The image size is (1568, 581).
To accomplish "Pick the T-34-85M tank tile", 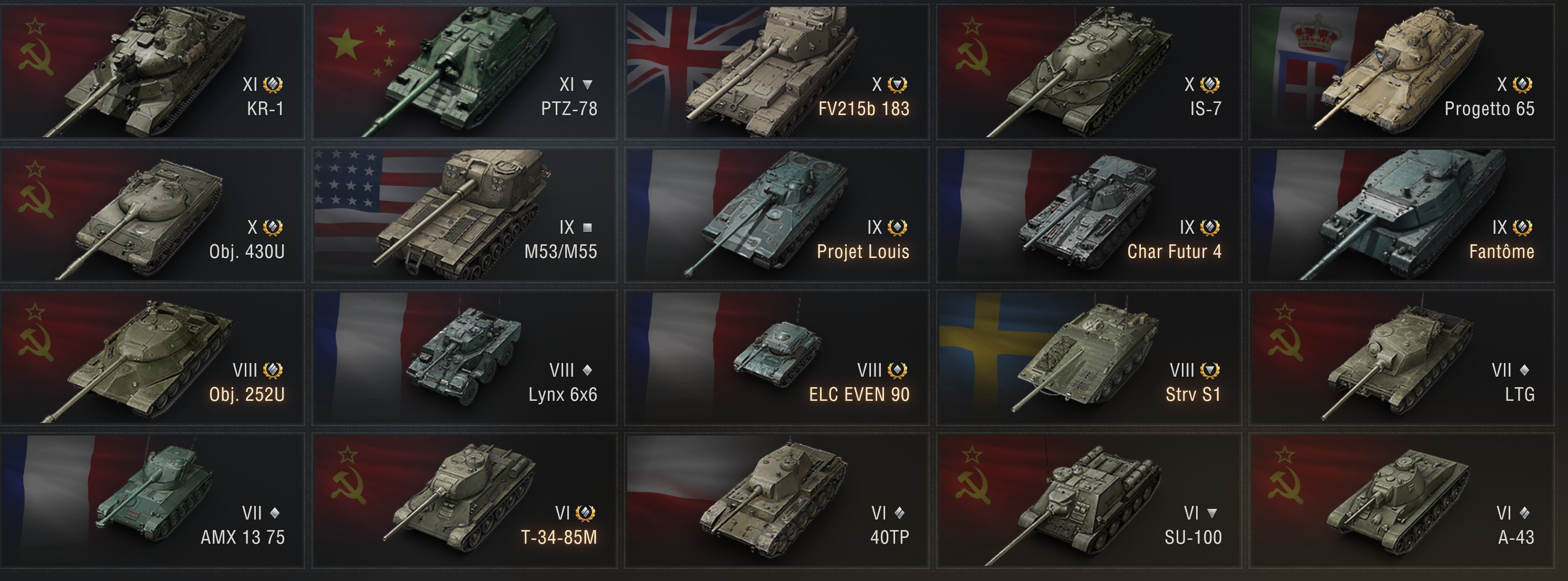I will 464,501.
